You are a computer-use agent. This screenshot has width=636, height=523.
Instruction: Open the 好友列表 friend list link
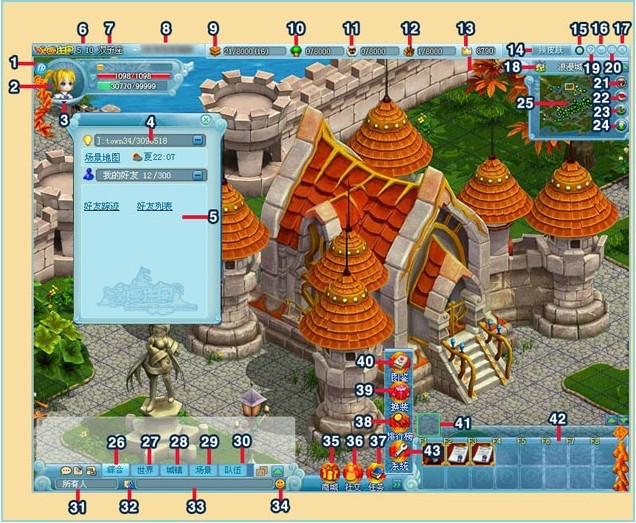(155, 207)
